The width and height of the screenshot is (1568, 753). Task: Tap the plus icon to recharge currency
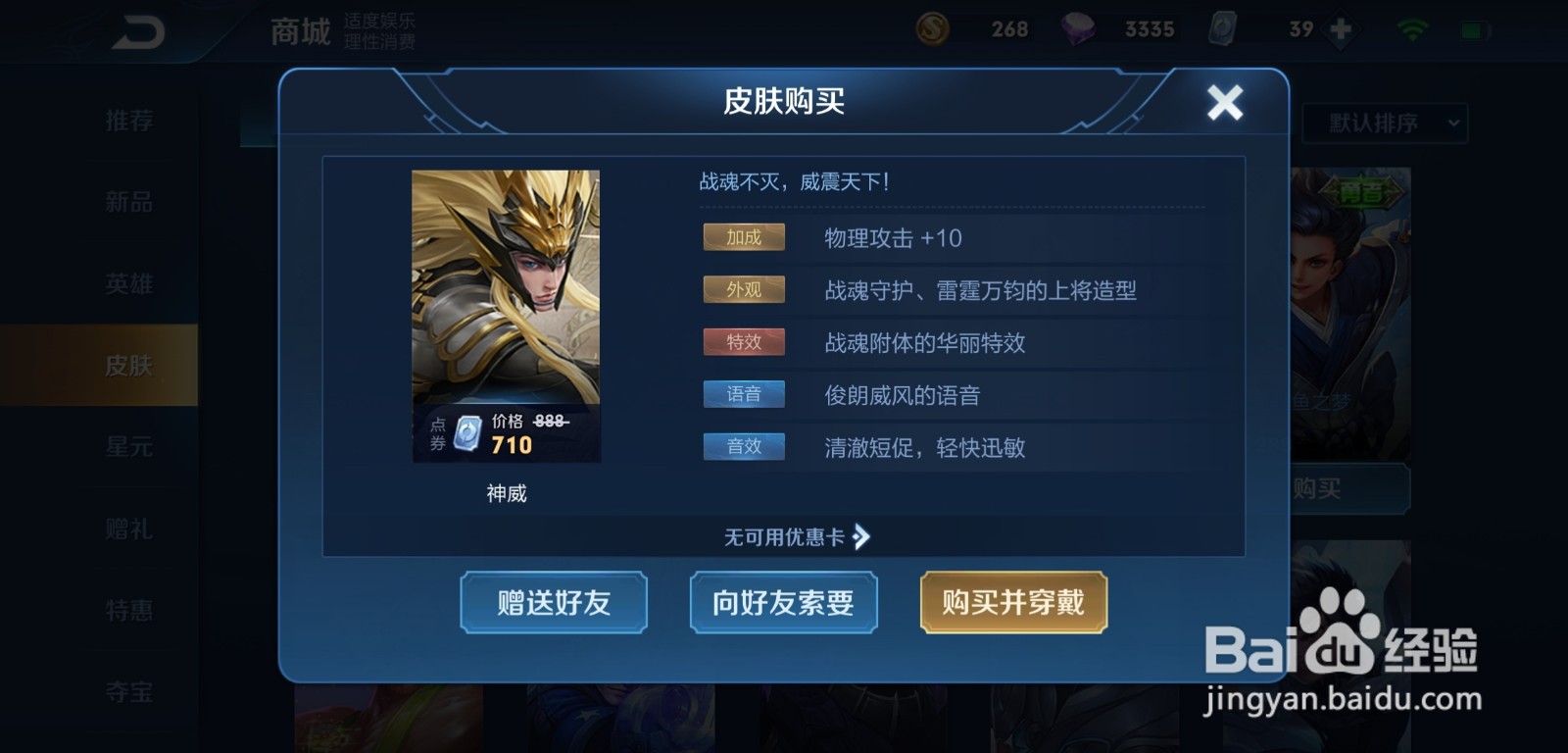point(1340,28)
